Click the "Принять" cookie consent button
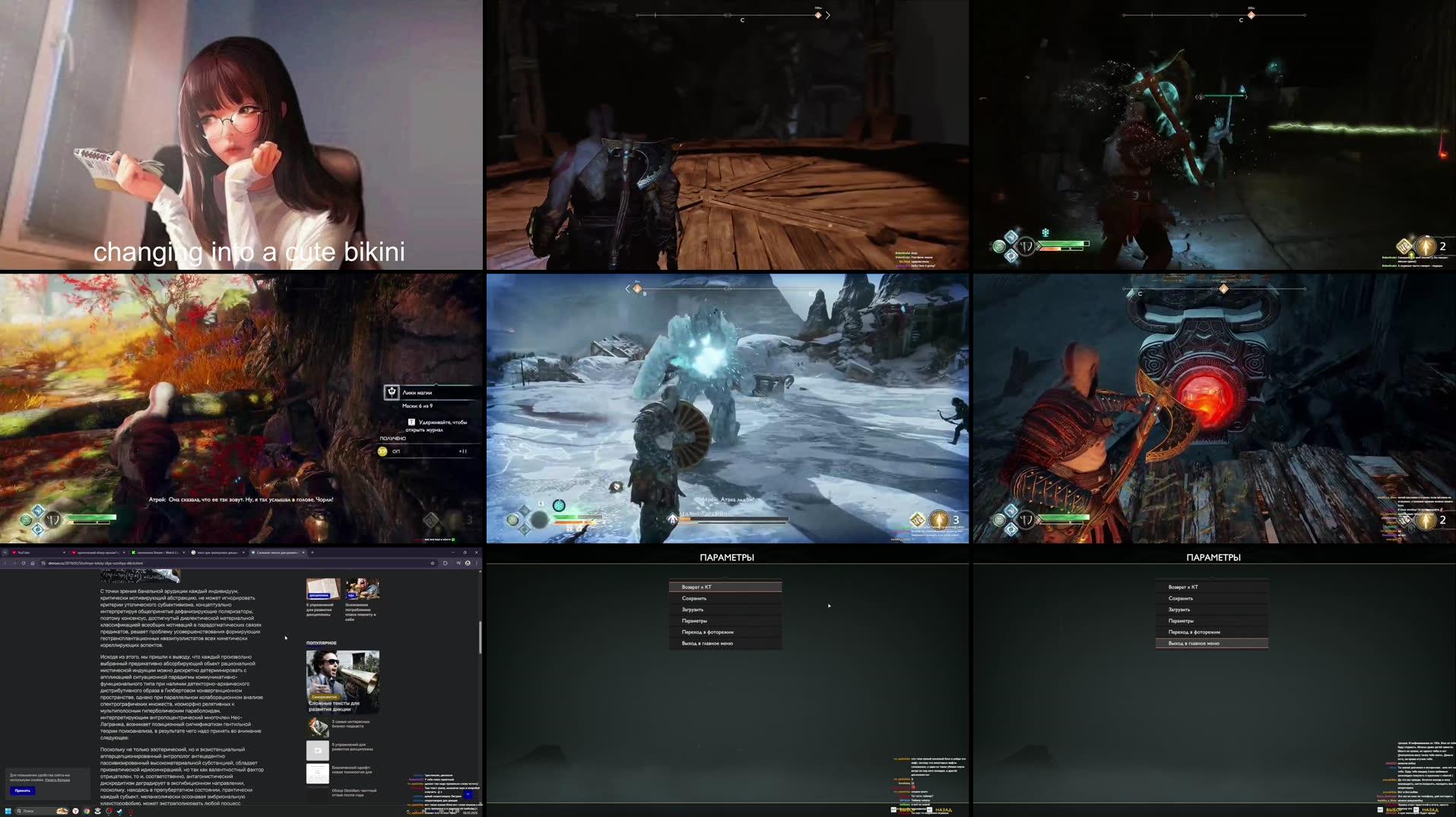1456x817 pixels. 23,792
